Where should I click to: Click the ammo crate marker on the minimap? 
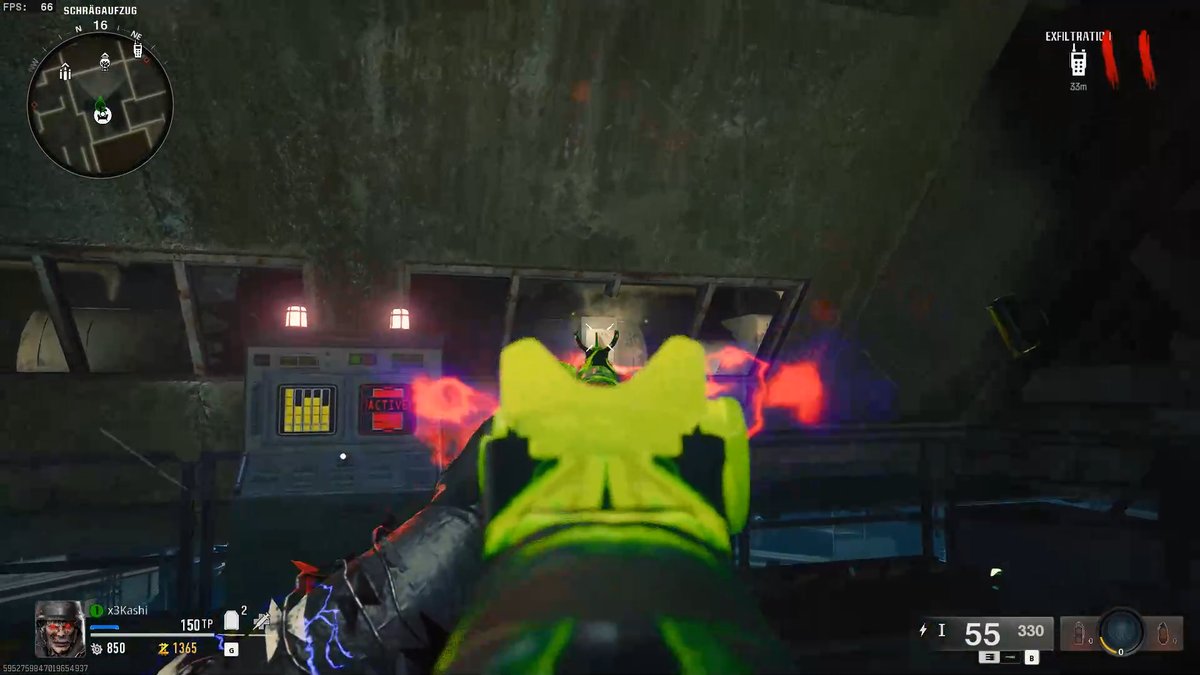click(65, 71)
